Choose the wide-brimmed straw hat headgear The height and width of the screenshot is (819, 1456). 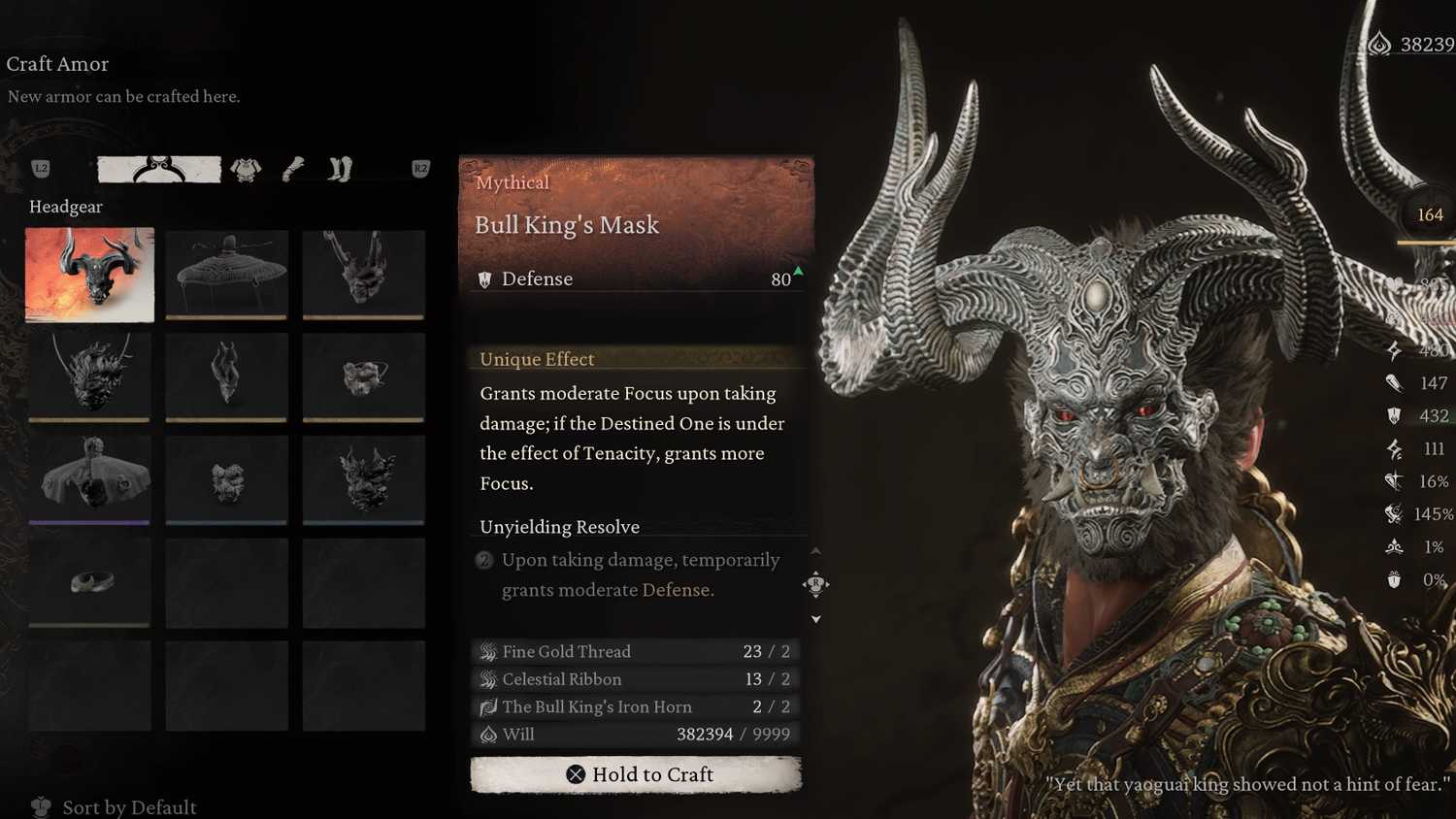226,275
